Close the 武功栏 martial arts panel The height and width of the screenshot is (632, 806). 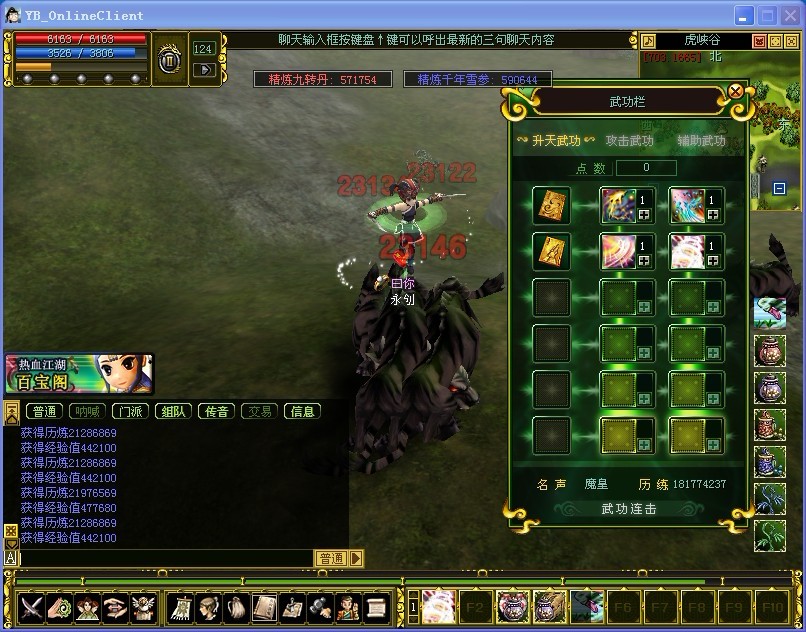point(736,91)
